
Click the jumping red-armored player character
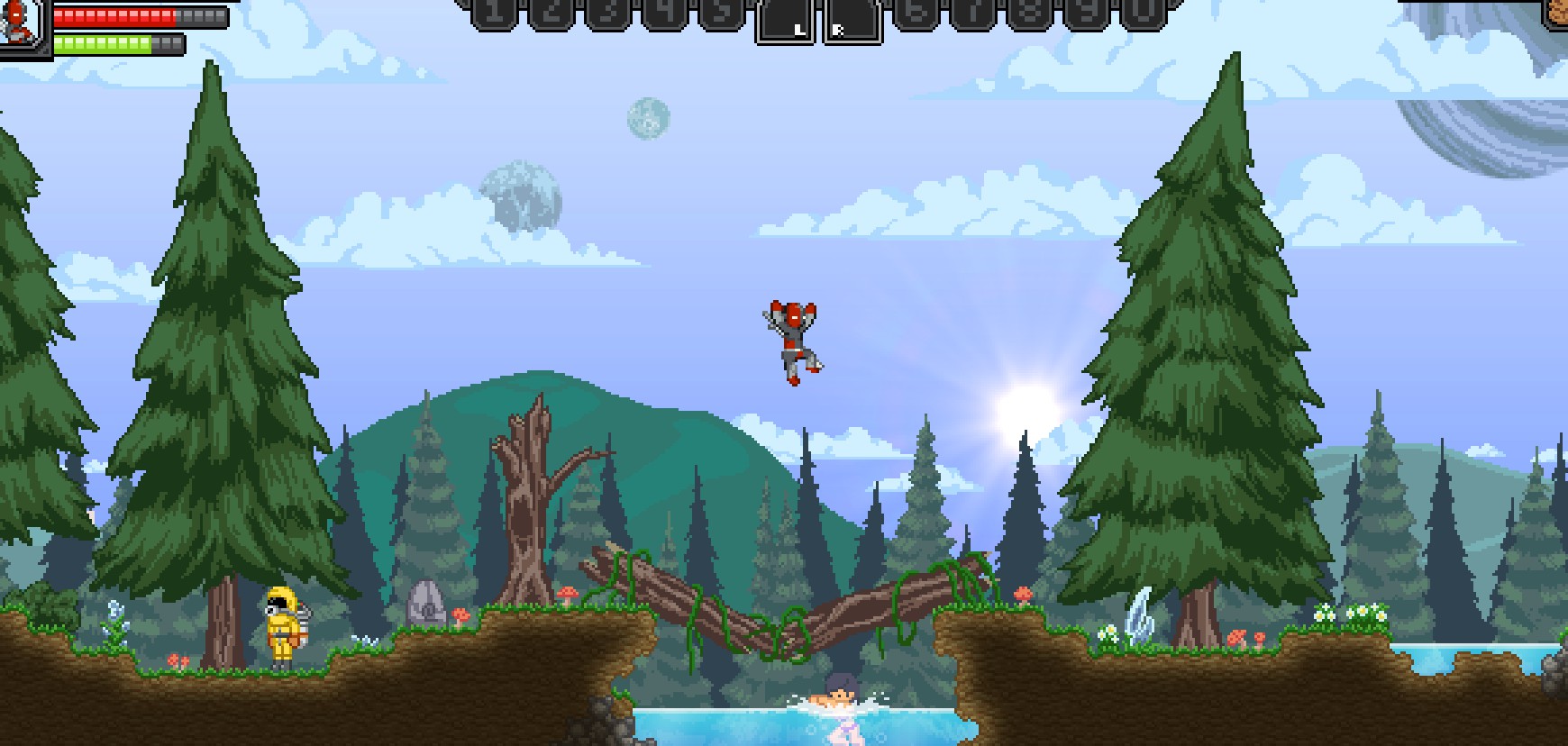(x=793, y=342)
